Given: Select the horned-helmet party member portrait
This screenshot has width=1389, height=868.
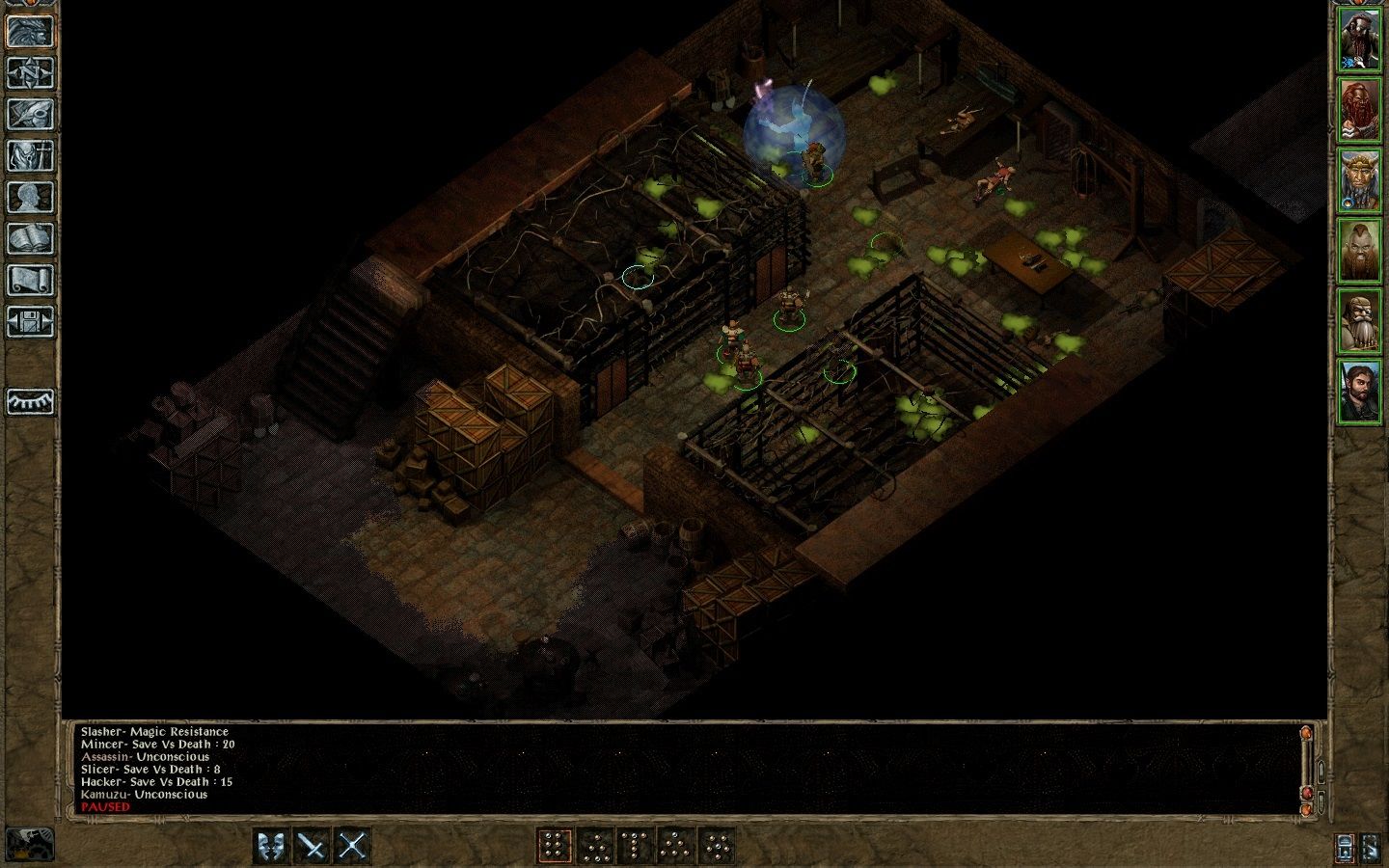Looking at the screenshot, I should pyautogui.click(x=1359, y=181).
